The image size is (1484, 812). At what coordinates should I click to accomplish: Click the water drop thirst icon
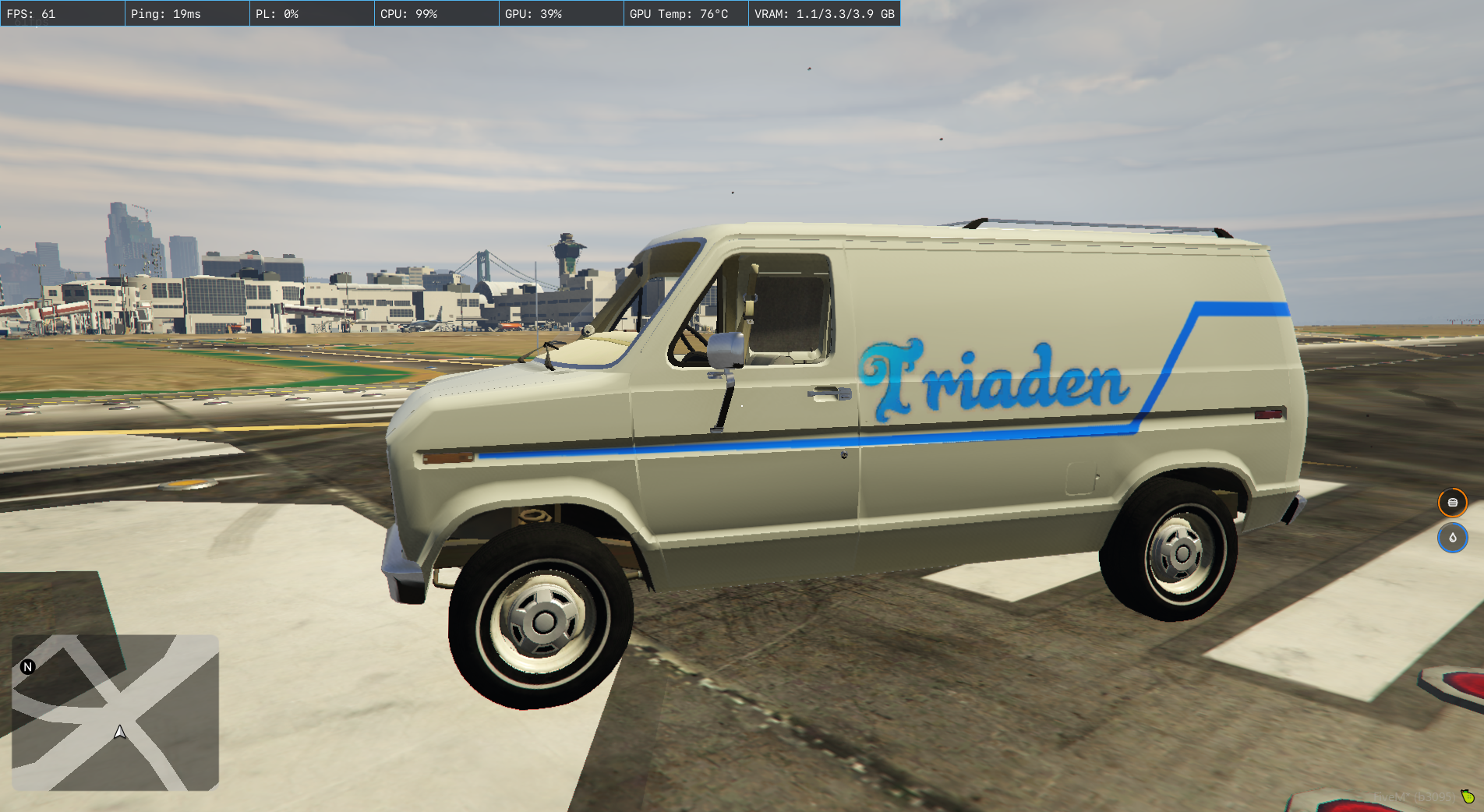(1452, 538)
